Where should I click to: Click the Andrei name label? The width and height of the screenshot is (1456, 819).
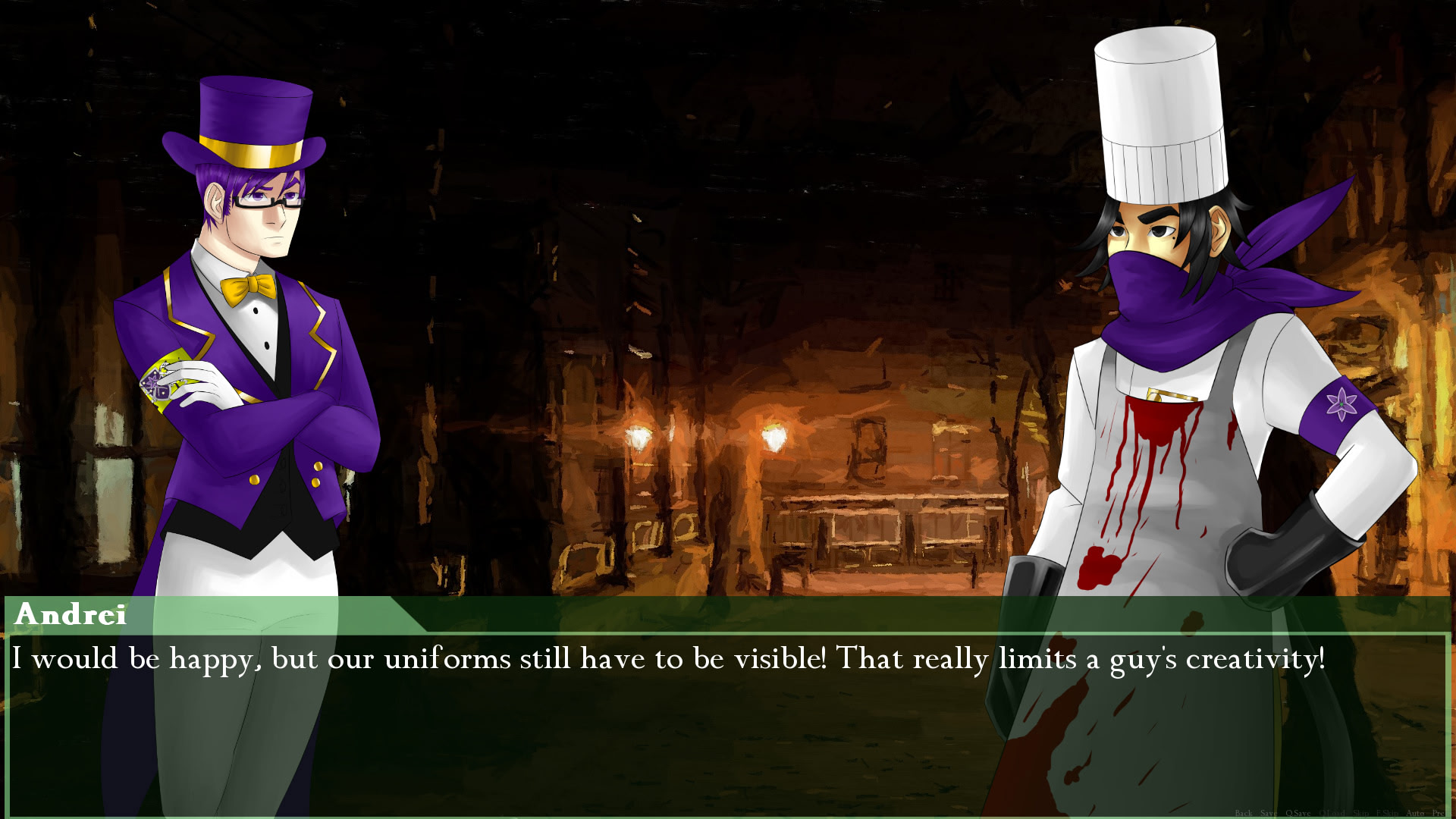tap(70, 616)
